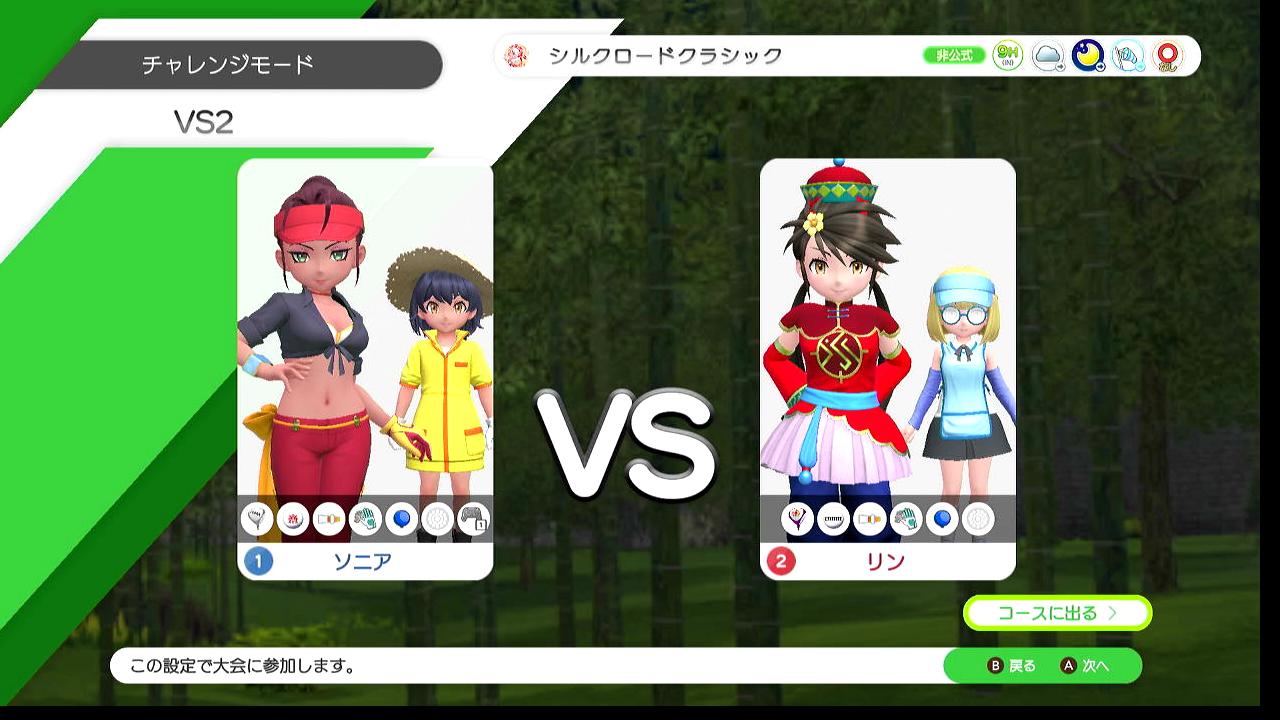This screenshot has height=720, width=1280.
Task: Click ソニア's golf club icon
Action: [257, 519]
